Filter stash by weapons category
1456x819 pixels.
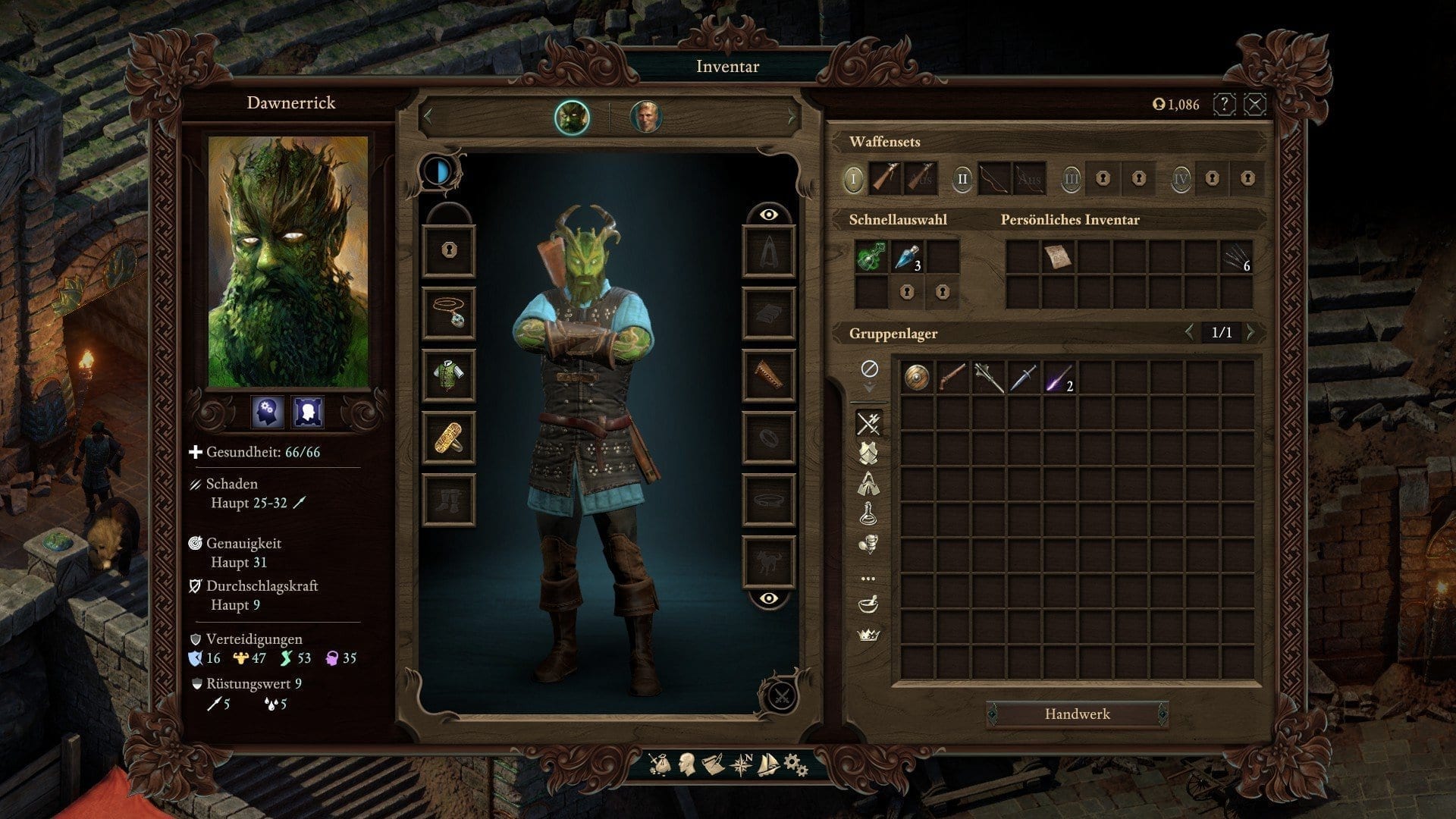868,423
